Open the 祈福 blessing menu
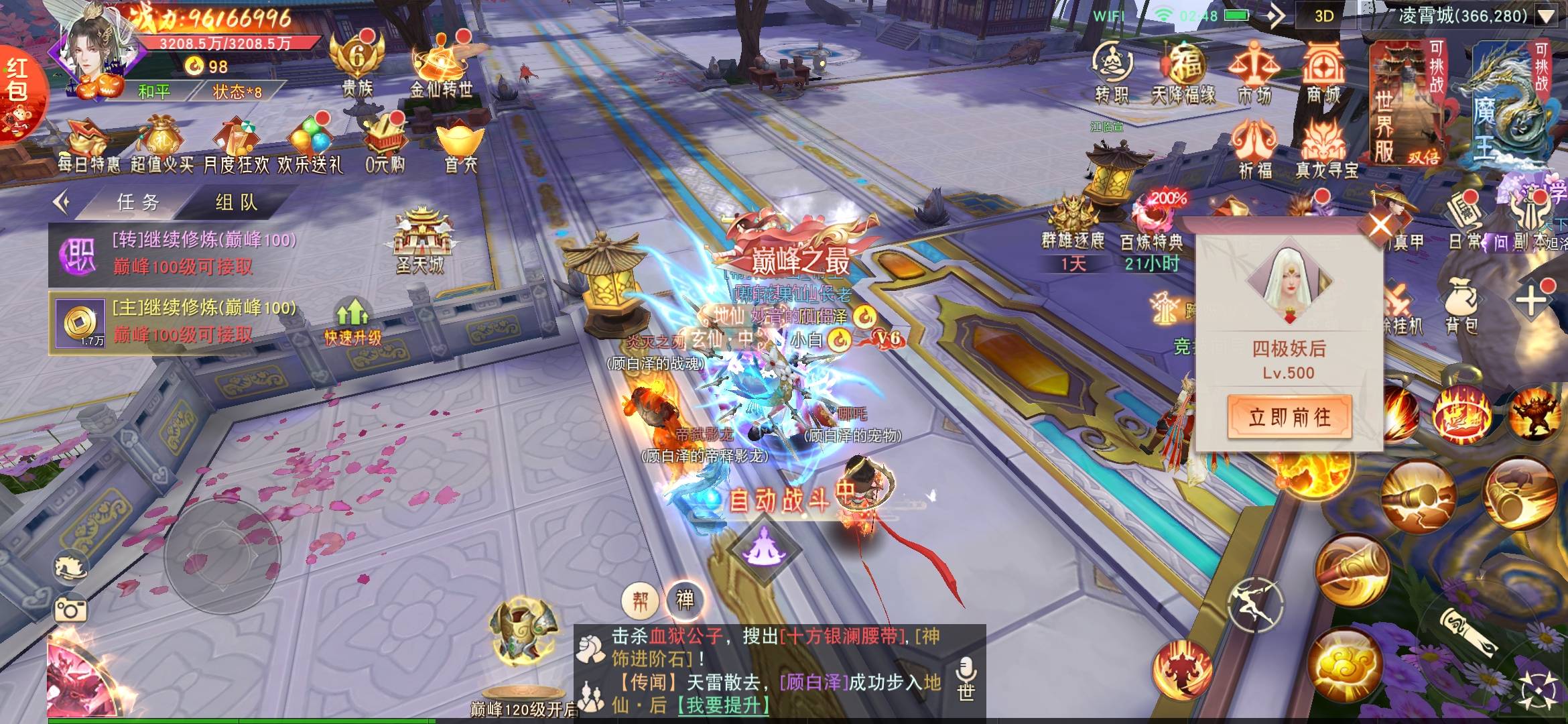Image resolution: width=1568 pixels, height=724 pixels. (1254, 149)
